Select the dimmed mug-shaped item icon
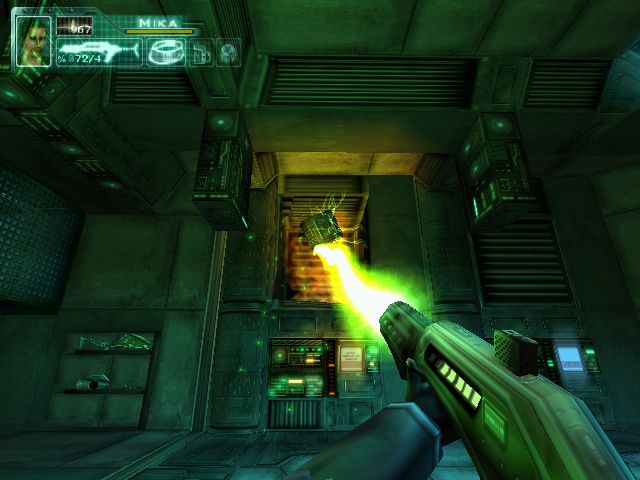 pyautogui.click(x=202, y=53)
